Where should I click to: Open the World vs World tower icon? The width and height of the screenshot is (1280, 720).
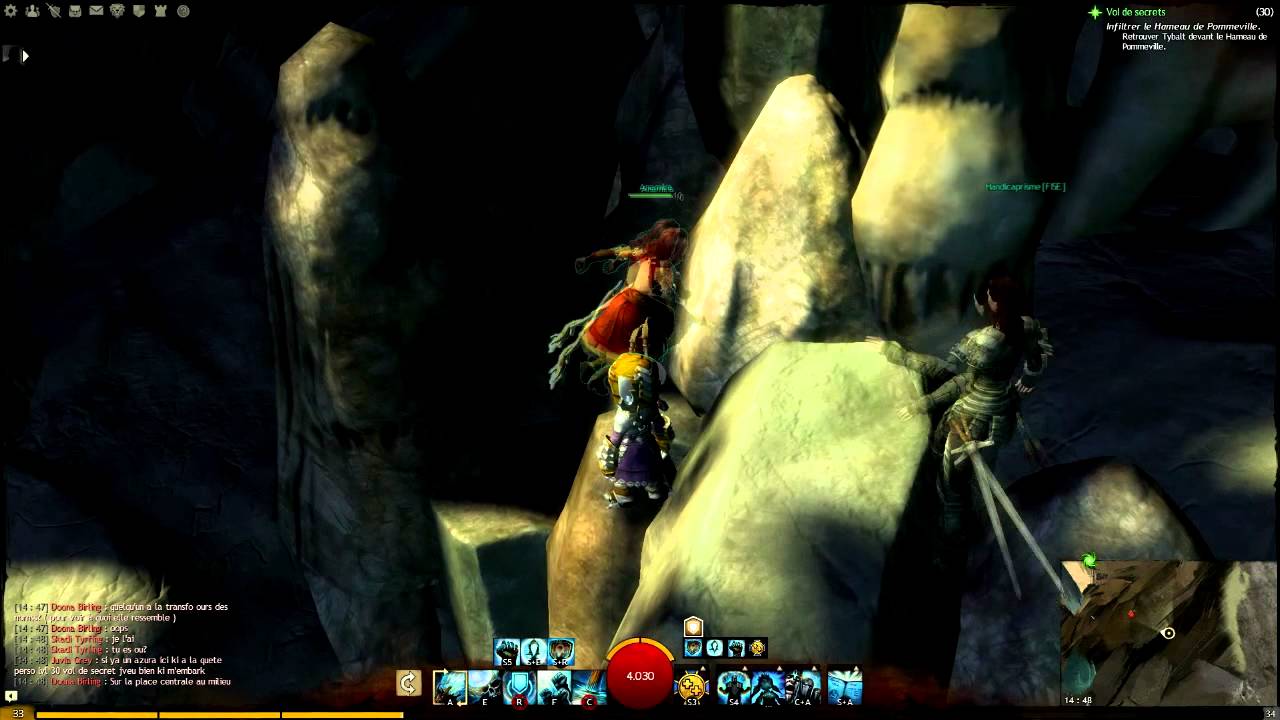point(159,10)
